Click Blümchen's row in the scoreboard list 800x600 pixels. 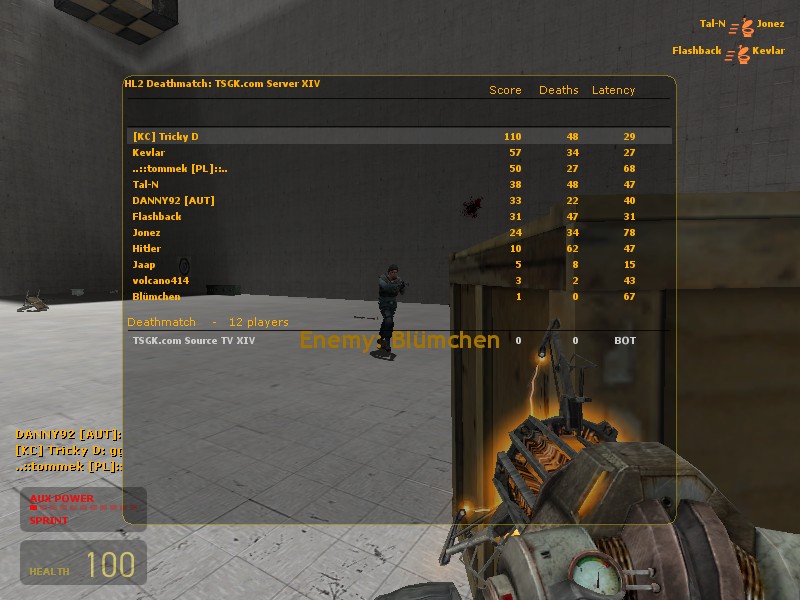(x=398, y=296)
